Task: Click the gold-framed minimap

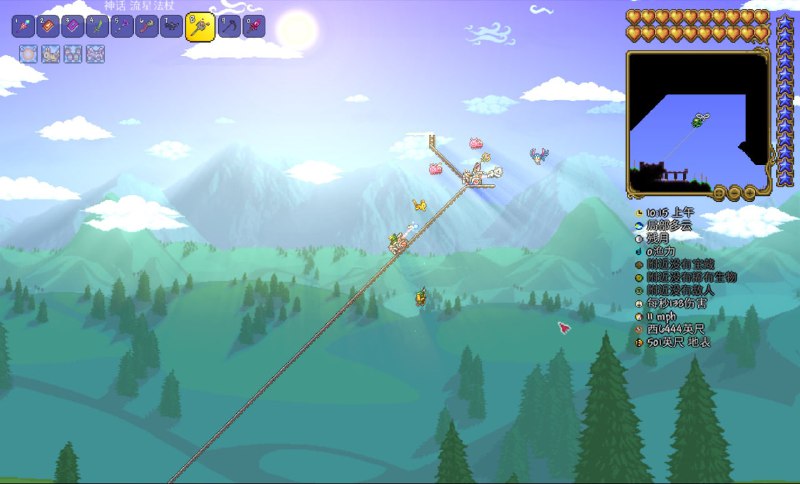Action: pyautogui.click(x=698, y=121)
